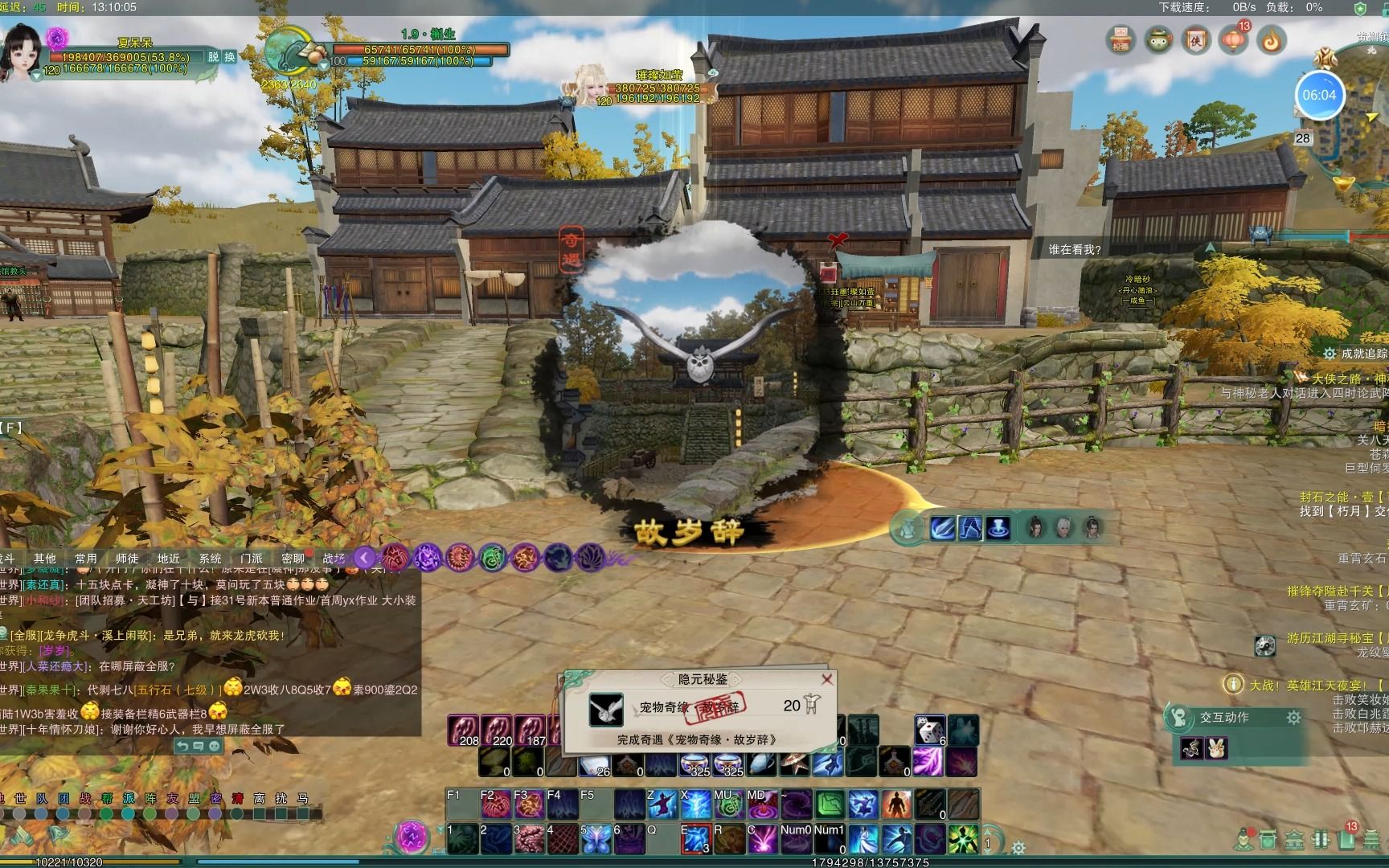
Task: Switch to the 师徒 chat tab
Action: tap(127, 559)
